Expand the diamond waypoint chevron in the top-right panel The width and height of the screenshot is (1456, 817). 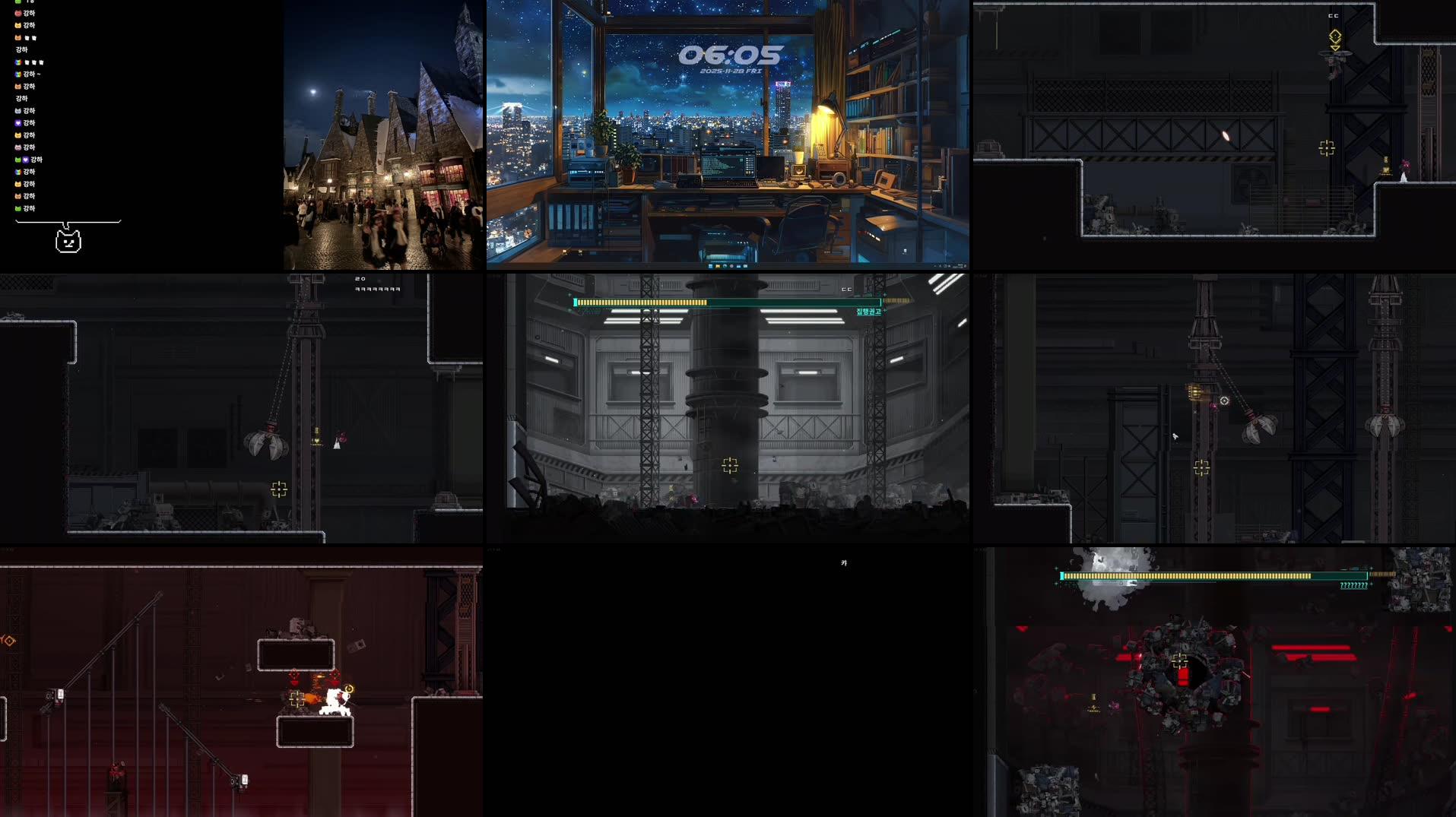[1335, 47]
